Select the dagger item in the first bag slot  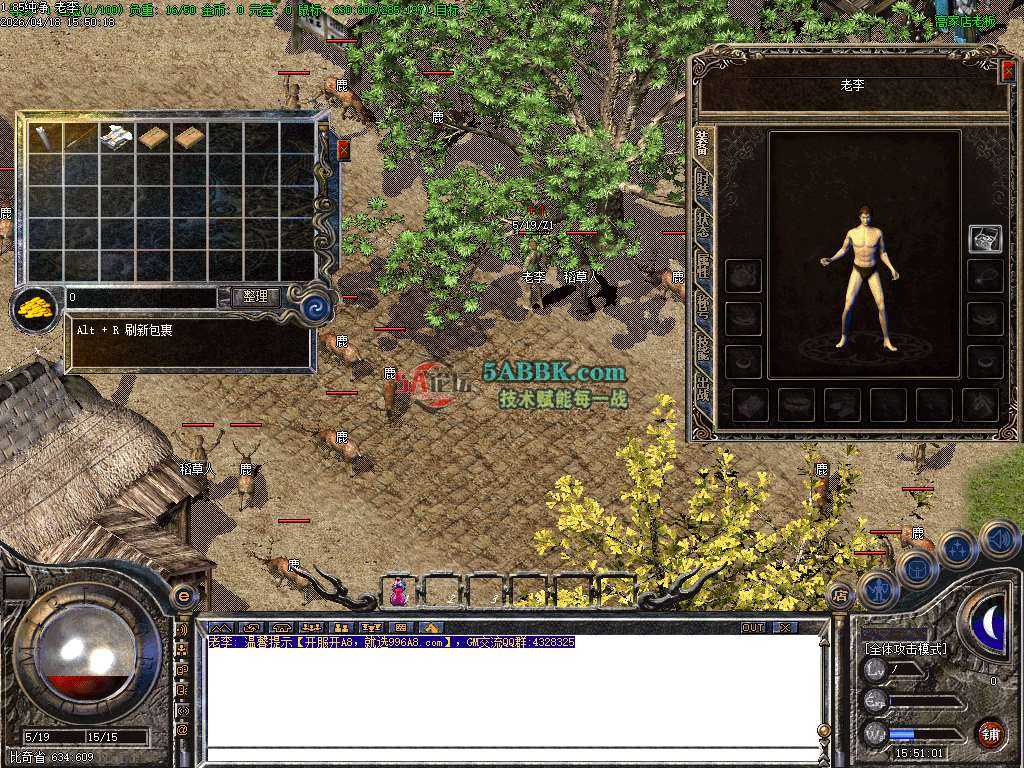tap(45, 138)
